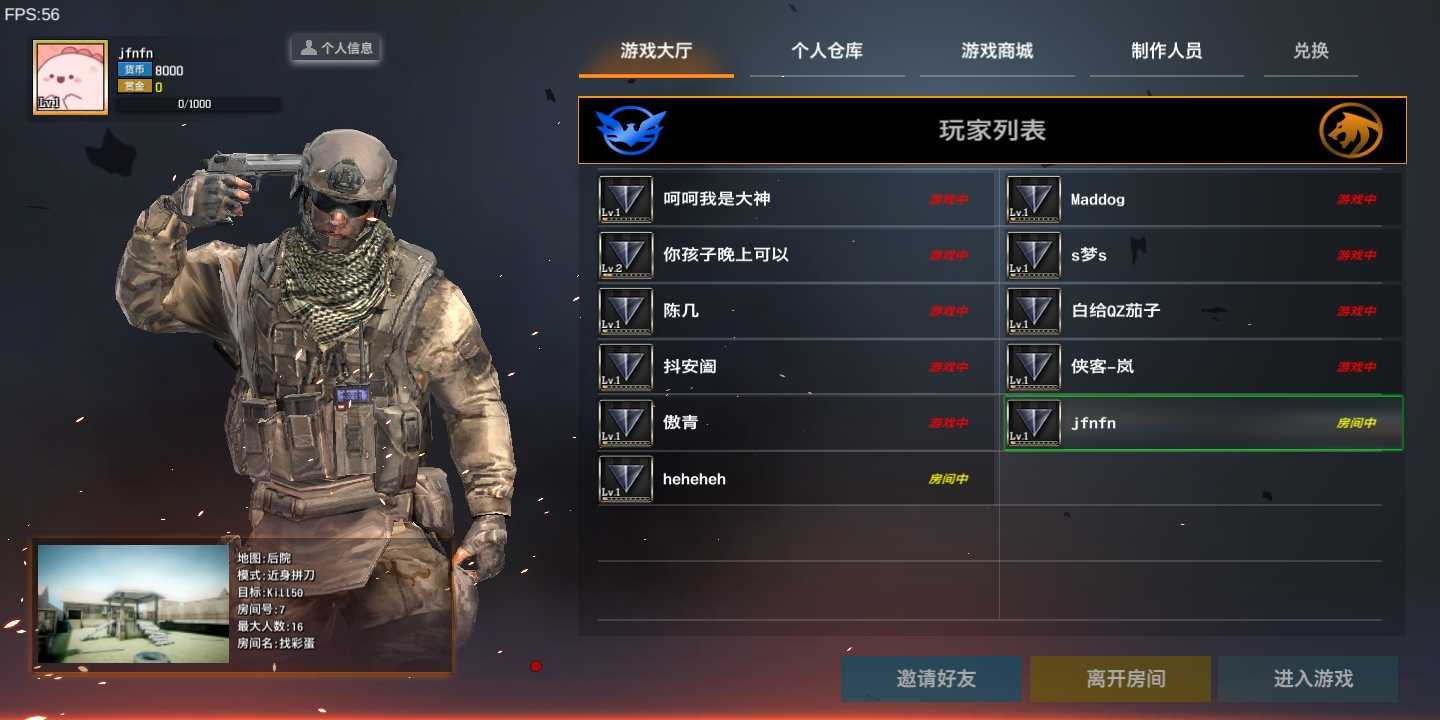Open 个人信息 via the person icon button
This screenshot has width=1440, height=720.
[335, 47]
